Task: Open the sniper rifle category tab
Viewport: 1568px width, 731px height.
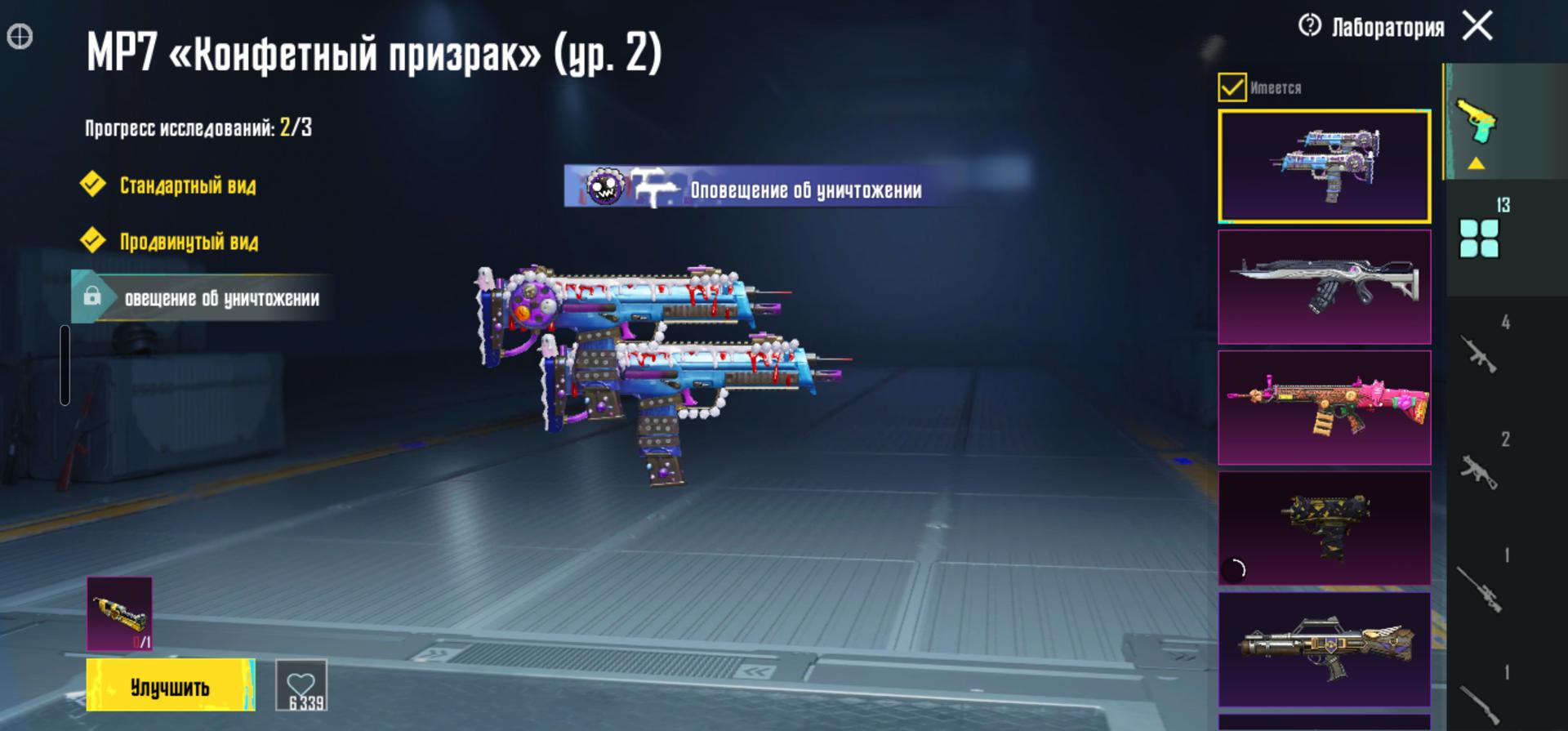Action: pyautogui.click(x=1480, y=586)
